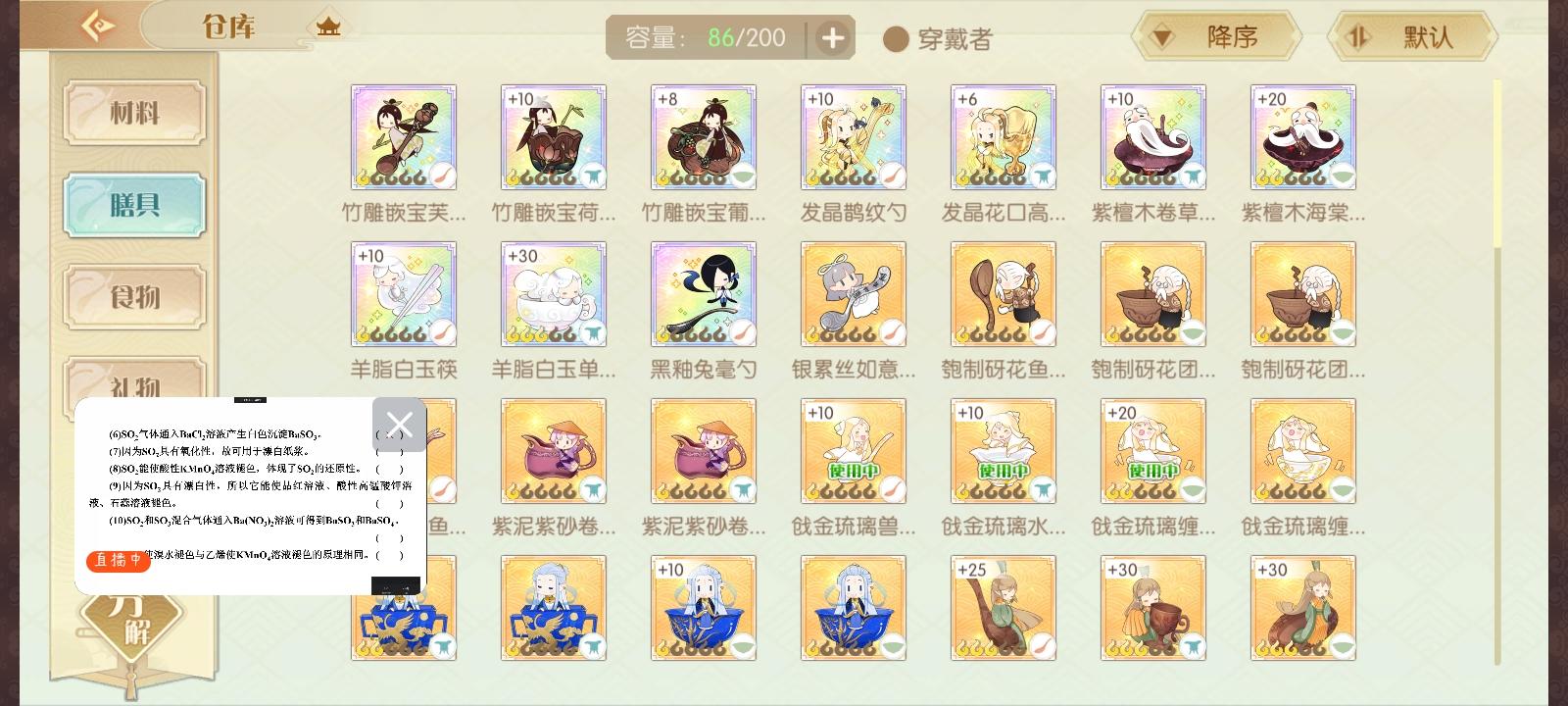Select the spoon type icon on 竹雕嵌宝芙 card
Screen dimensions: 1568x706
click(441, 176)
